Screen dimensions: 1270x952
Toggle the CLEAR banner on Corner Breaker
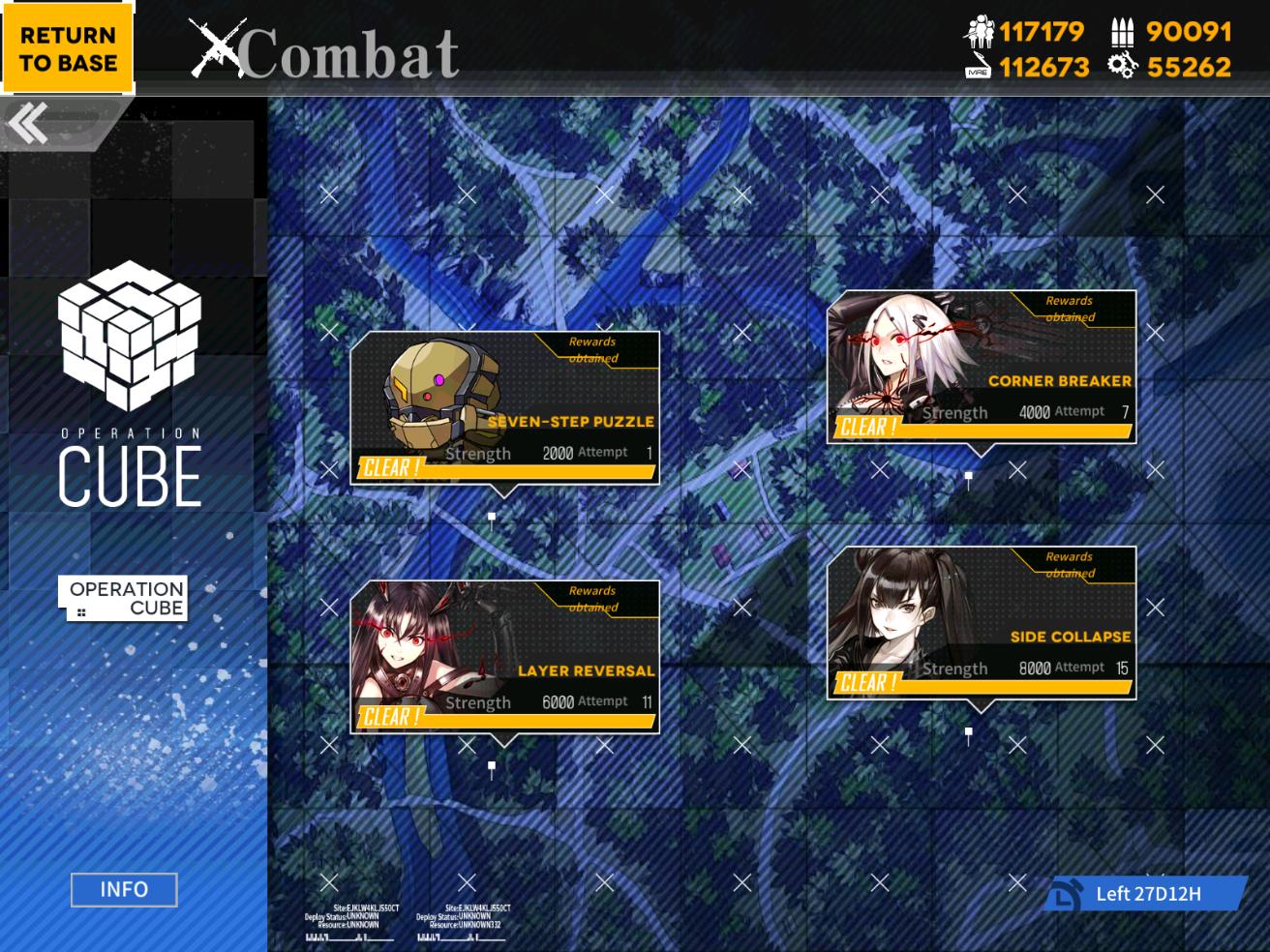866,429
